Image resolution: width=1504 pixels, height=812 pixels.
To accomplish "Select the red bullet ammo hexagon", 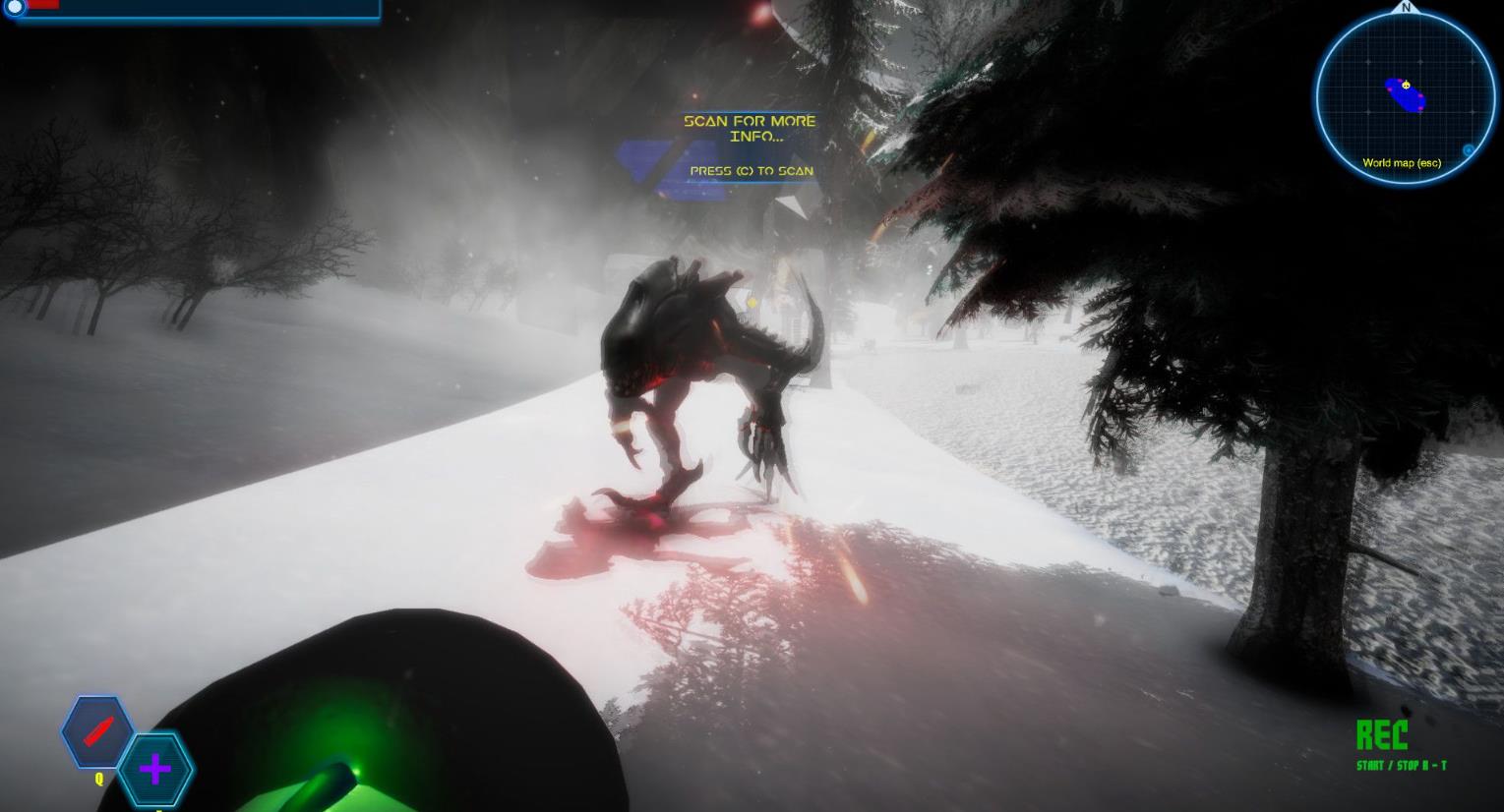I will 97,732.
